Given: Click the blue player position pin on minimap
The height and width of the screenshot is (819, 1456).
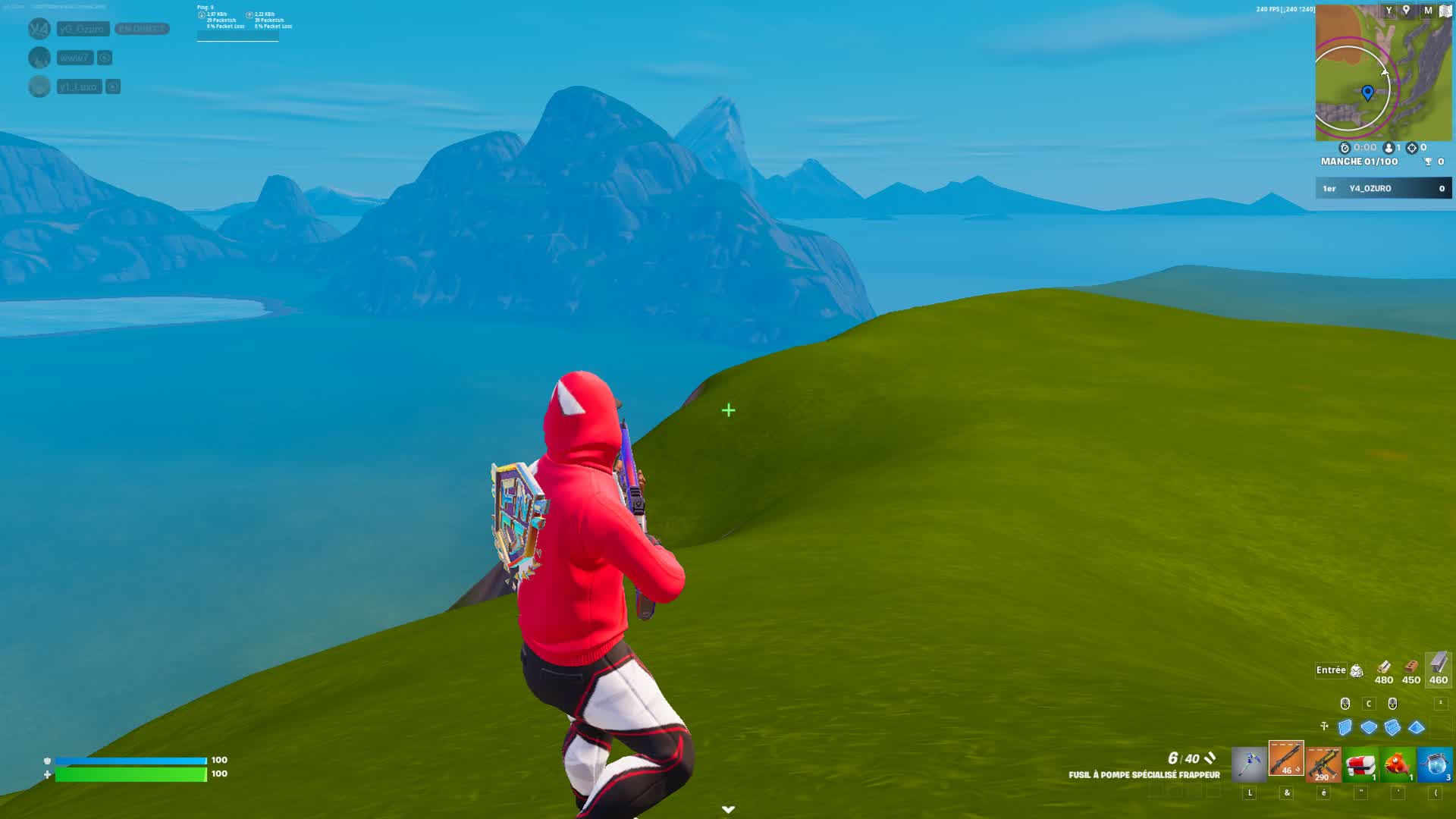Looking at the screenshot, I should tap(1368, 91).
